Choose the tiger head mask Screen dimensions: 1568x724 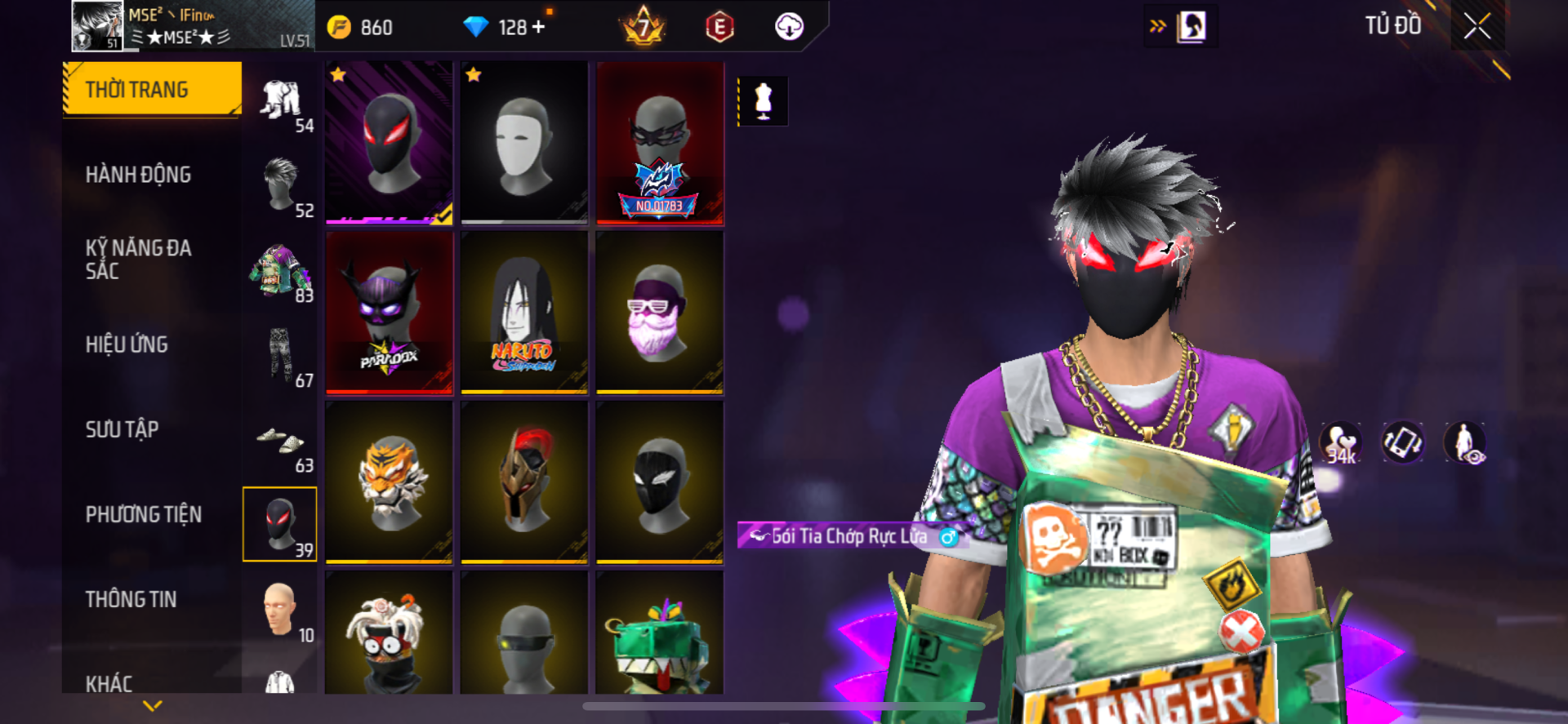click(389, 482)
